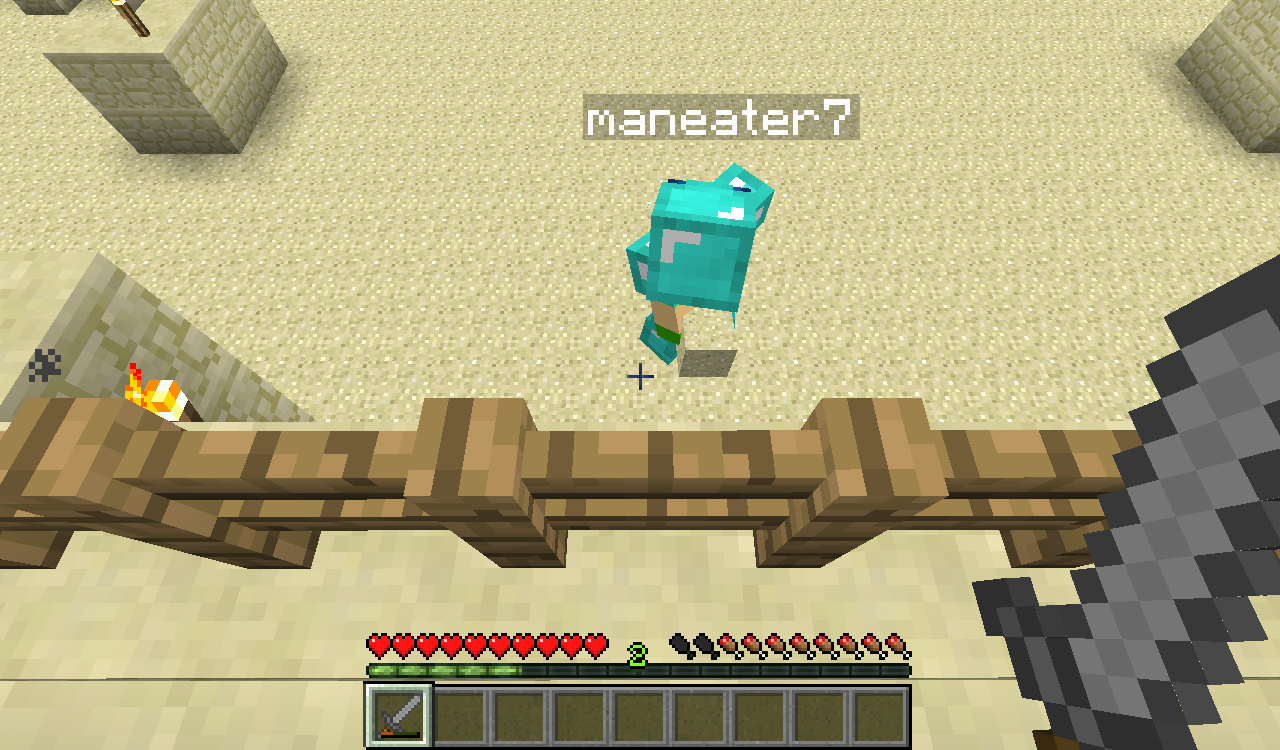This screenshot has height=750, width=1280.
Task: Click the leftmost heart in the health bar
Action: pos(376,645)
